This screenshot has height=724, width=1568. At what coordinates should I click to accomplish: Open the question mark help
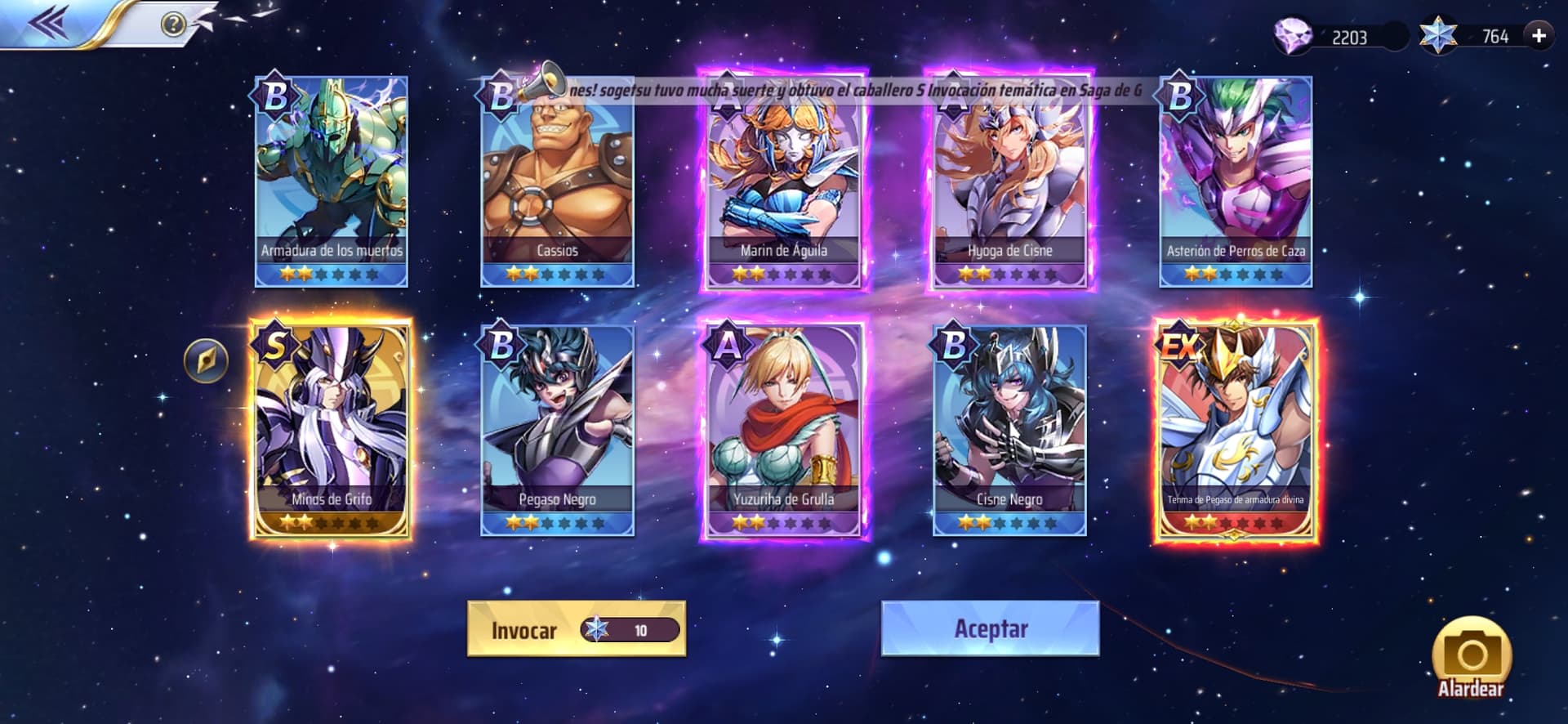[x=173, y=25]
